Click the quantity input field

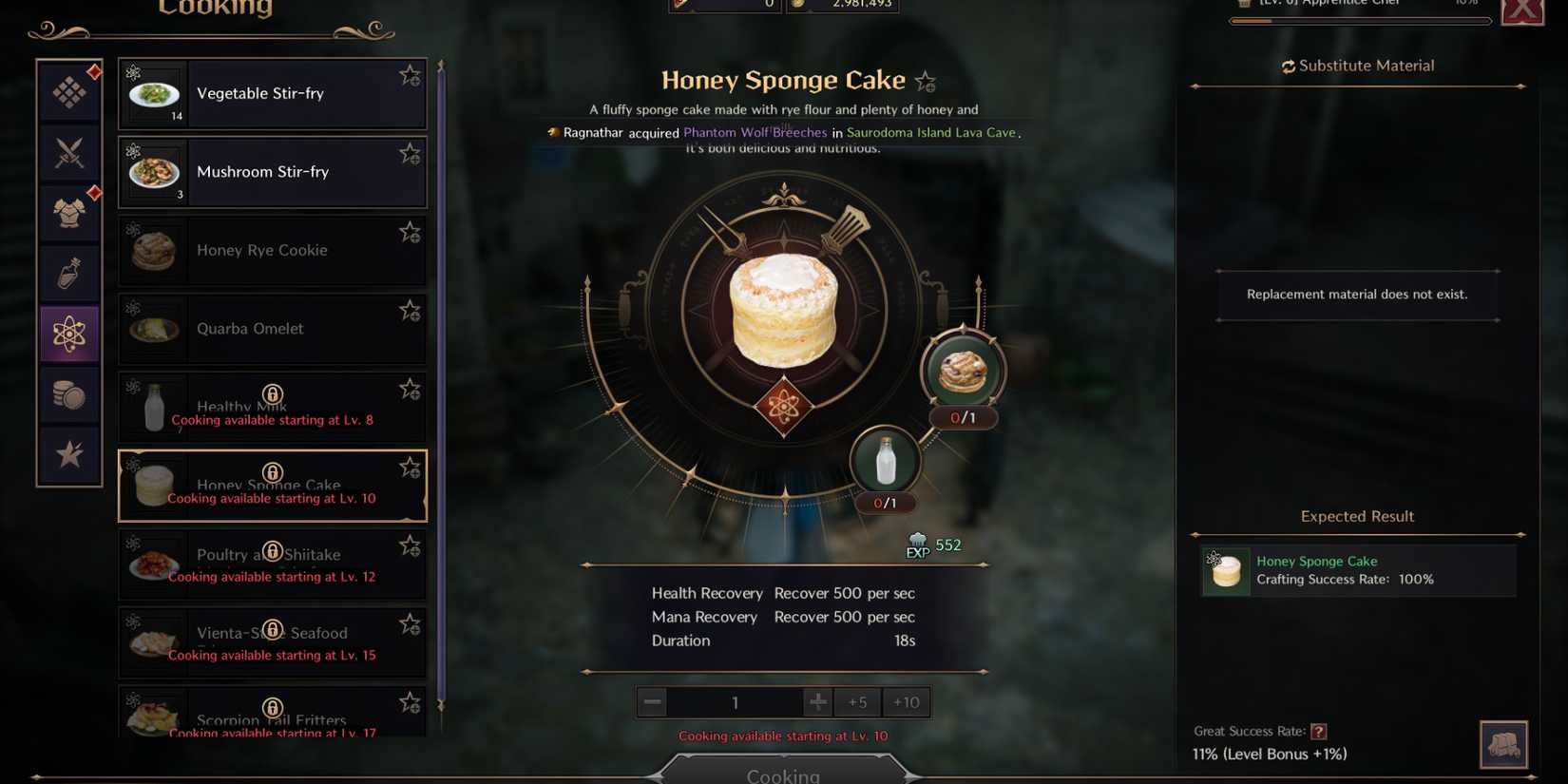click(735, 701)
